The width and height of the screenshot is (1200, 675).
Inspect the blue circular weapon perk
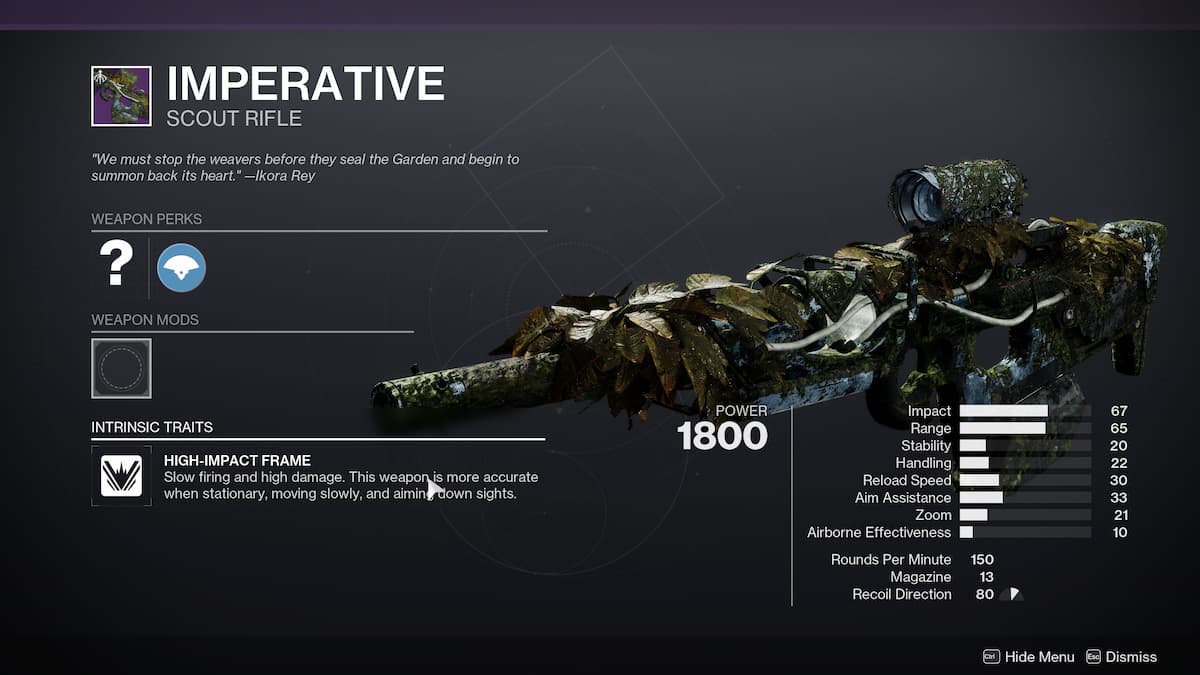click(181, 268)
